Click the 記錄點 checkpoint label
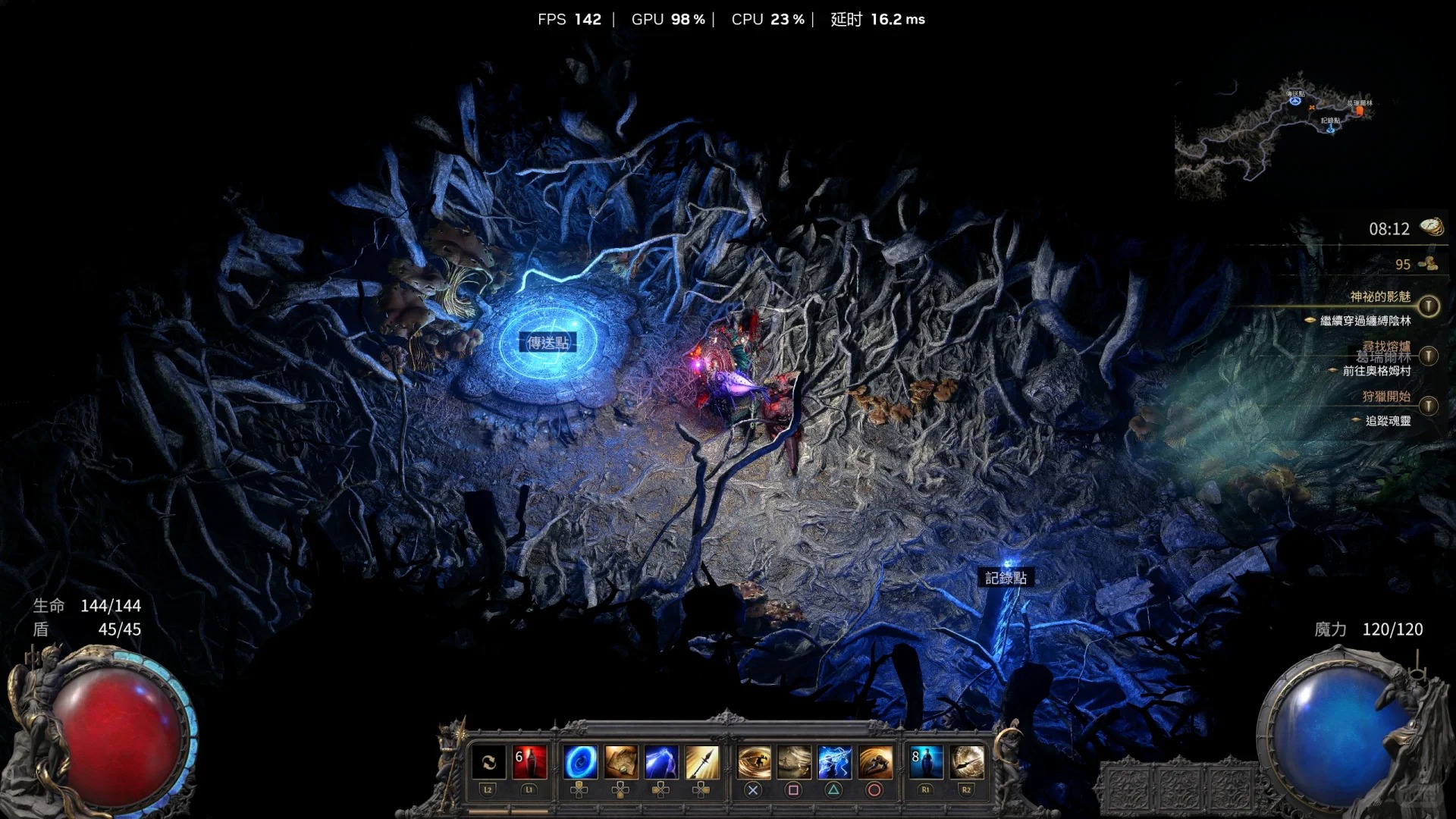The image size is (1456, 819). pos(1006,578)
